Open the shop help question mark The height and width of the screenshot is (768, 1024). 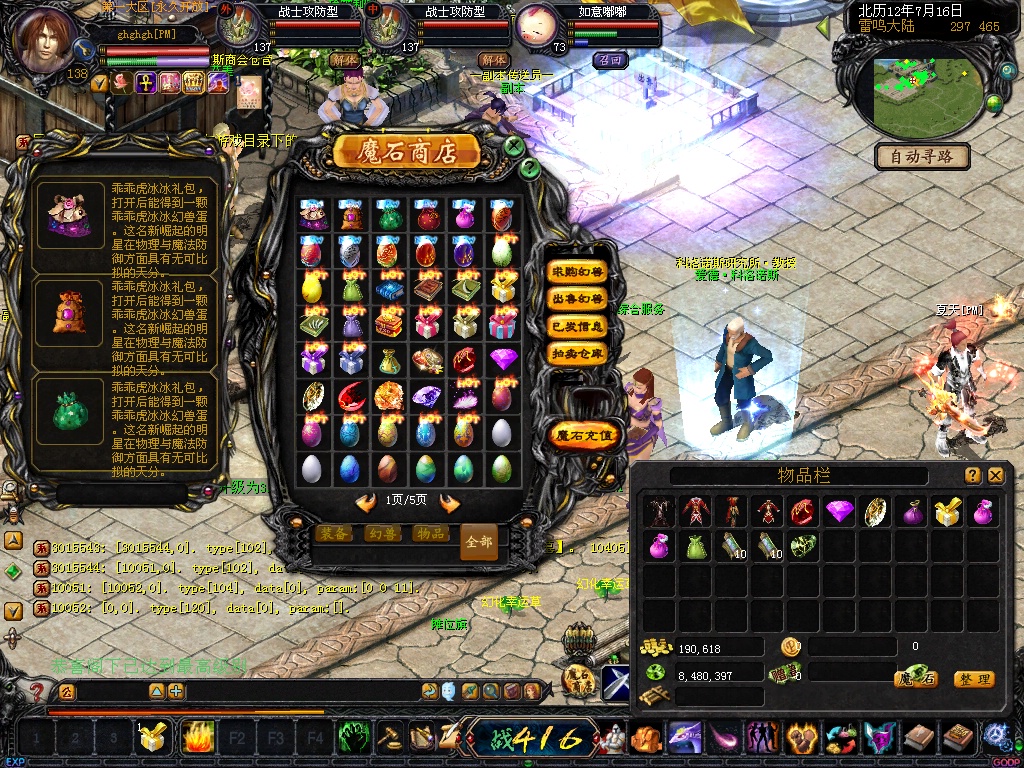(530, 169)
